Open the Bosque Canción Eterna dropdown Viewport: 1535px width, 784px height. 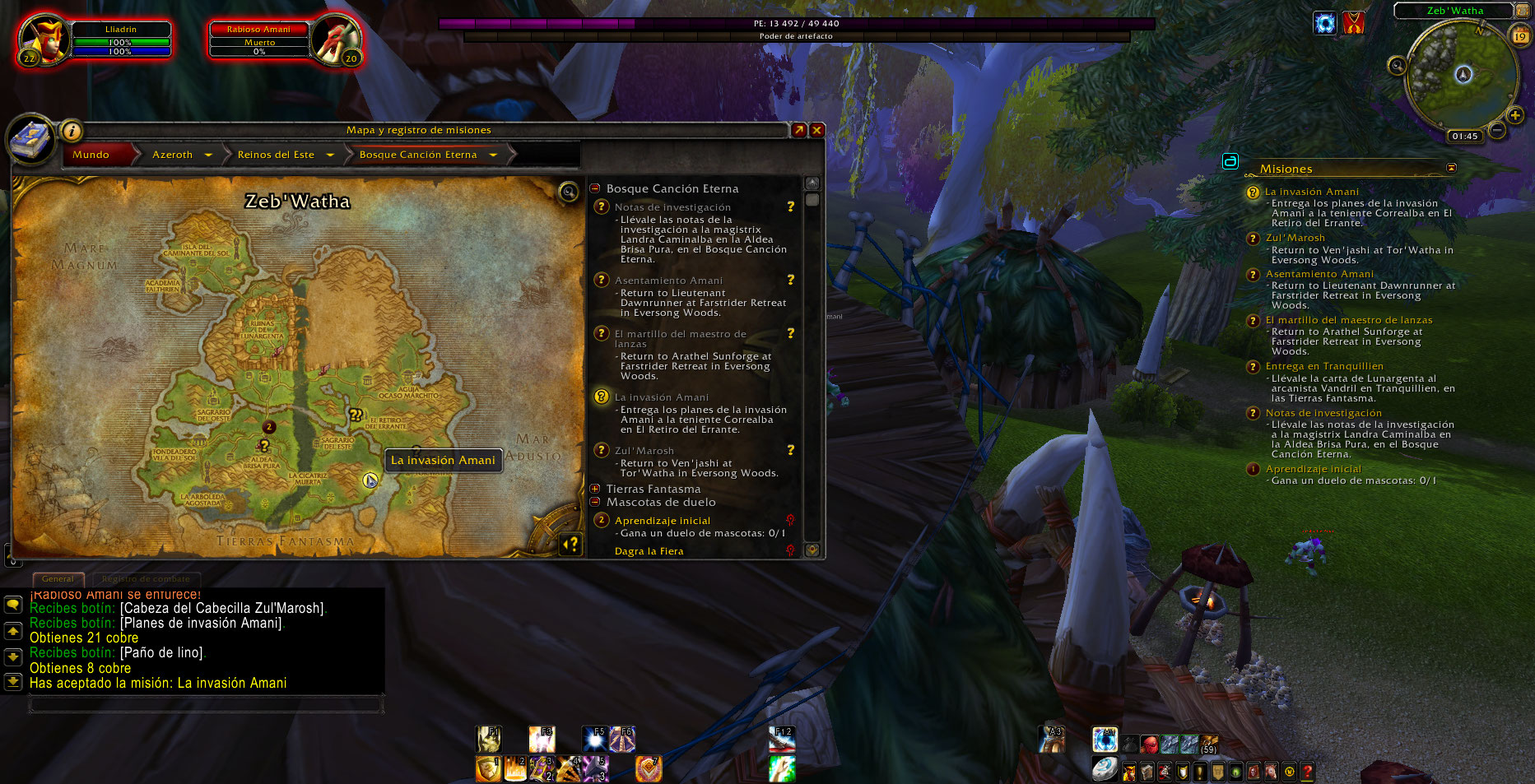pyautogui.click(x=493, y=155)
